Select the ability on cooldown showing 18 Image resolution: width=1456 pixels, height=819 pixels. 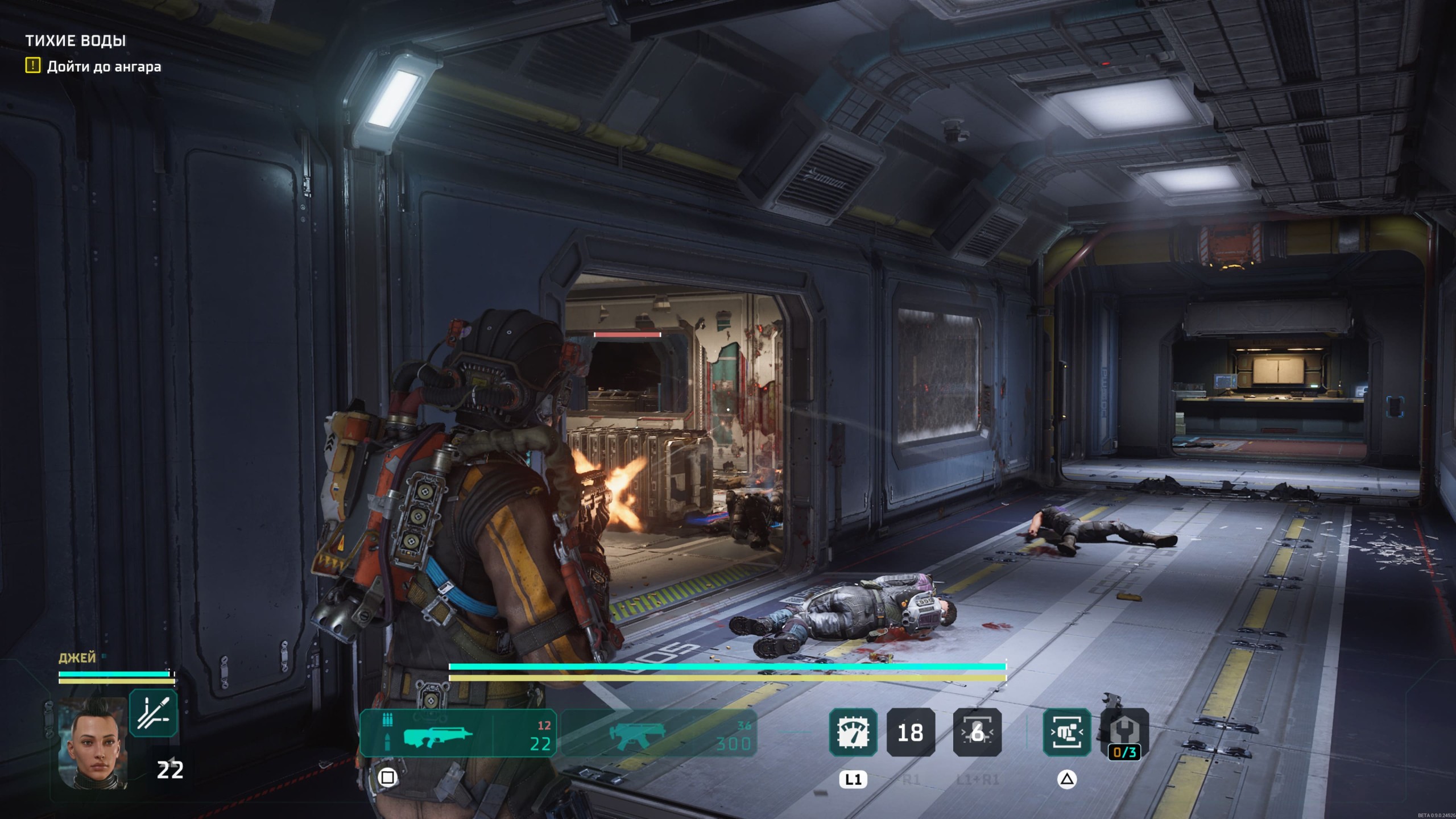(911, 732)
